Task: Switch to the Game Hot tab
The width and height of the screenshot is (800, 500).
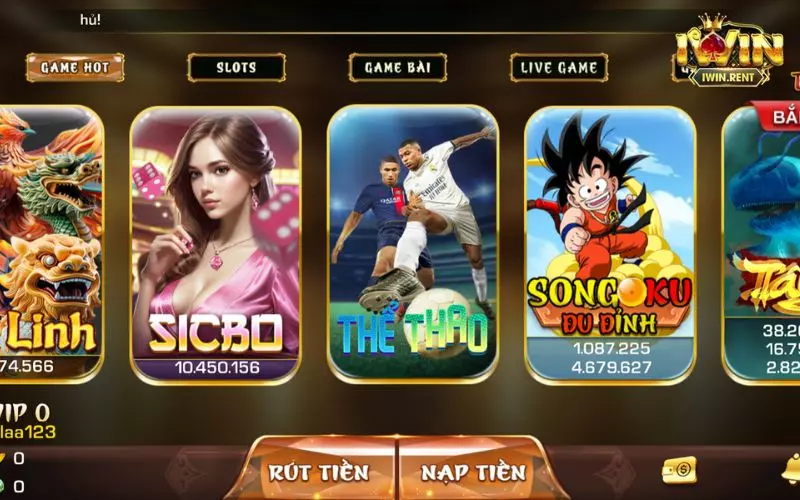Action: click(75, 68)
